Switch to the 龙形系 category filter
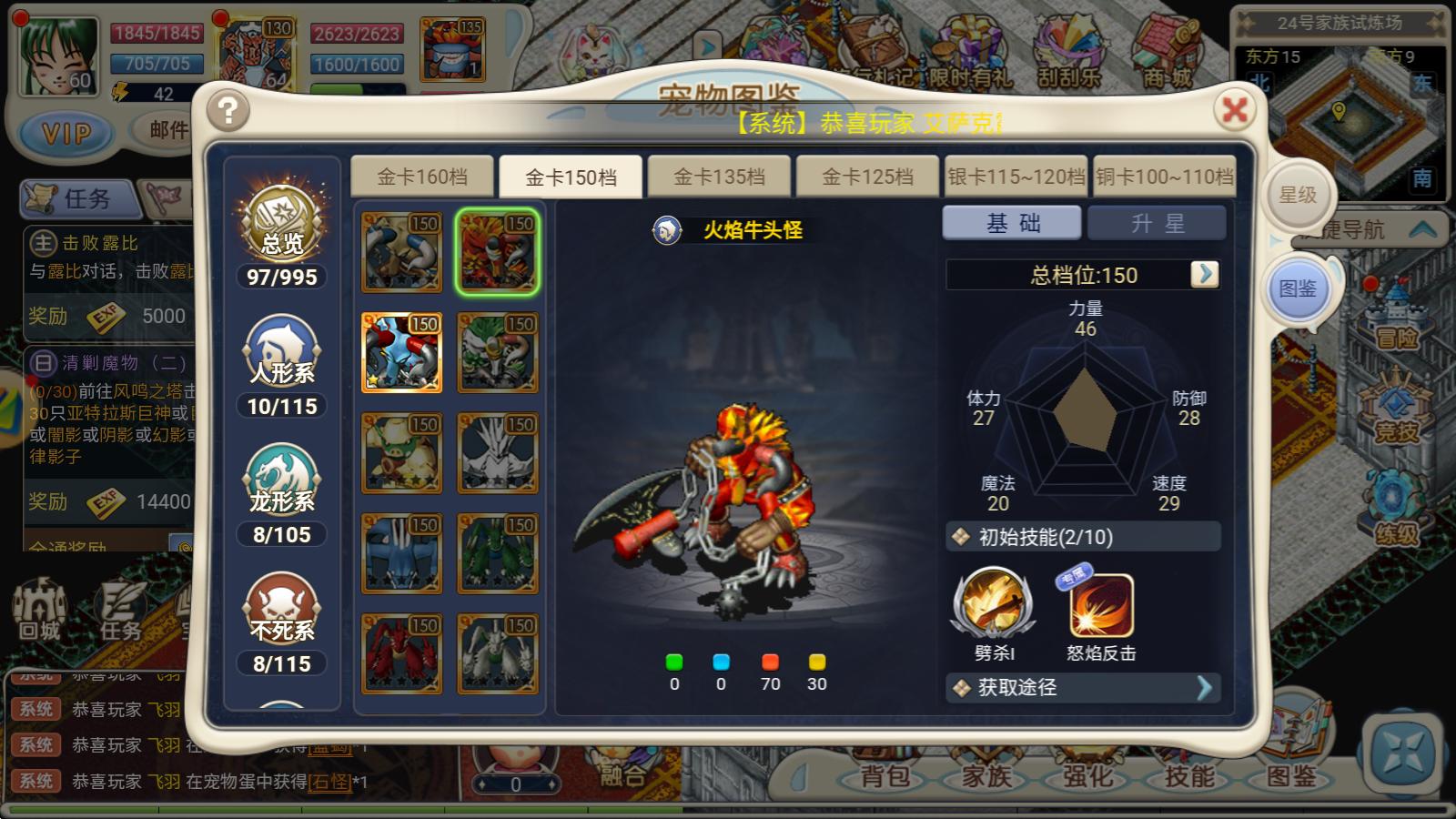 click(x=281, y=480)
